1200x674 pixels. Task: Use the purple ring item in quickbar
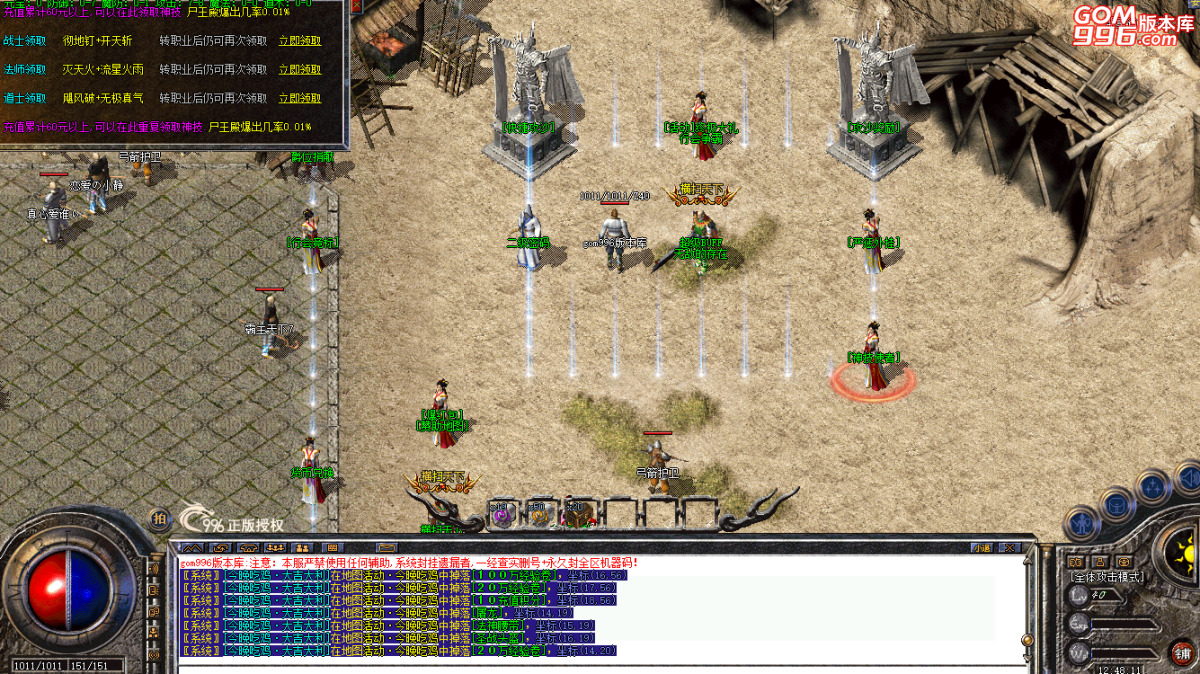tap(501, 514)
